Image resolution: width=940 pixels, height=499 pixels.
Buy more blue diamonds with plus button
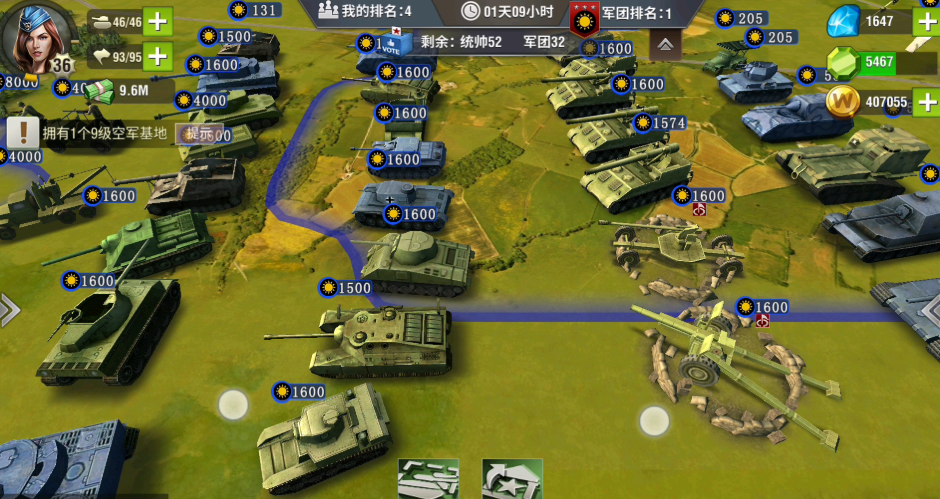pos(926,21)
